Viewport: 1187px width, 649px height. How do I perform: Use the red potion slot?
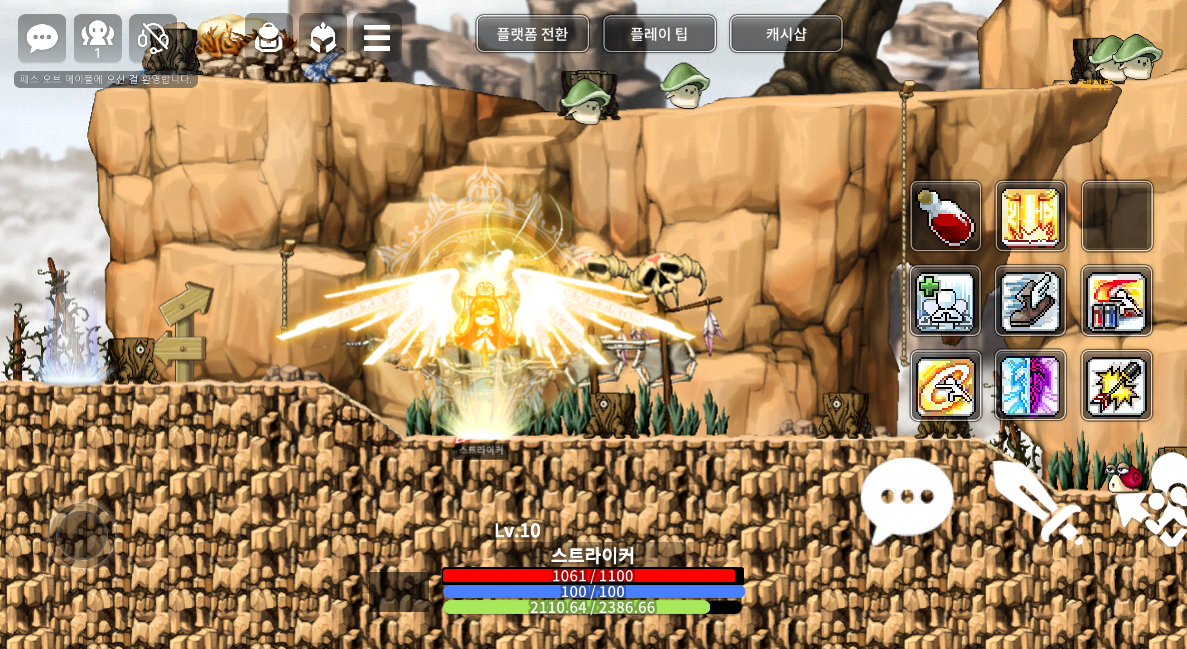pos(945,216)
